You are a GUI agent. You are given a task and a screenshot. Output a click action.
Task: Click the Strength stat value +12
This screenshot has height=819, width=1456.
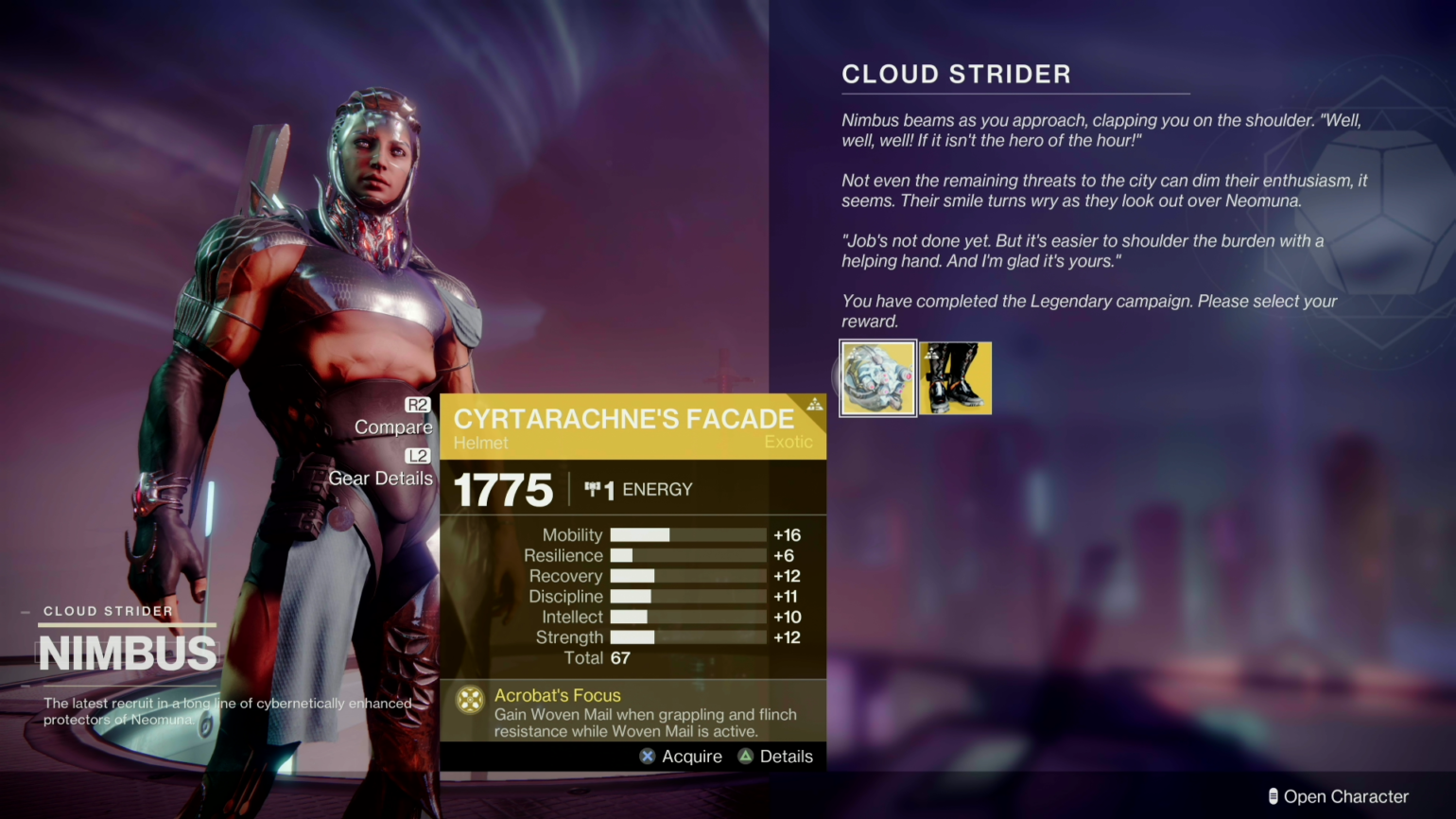787,637
